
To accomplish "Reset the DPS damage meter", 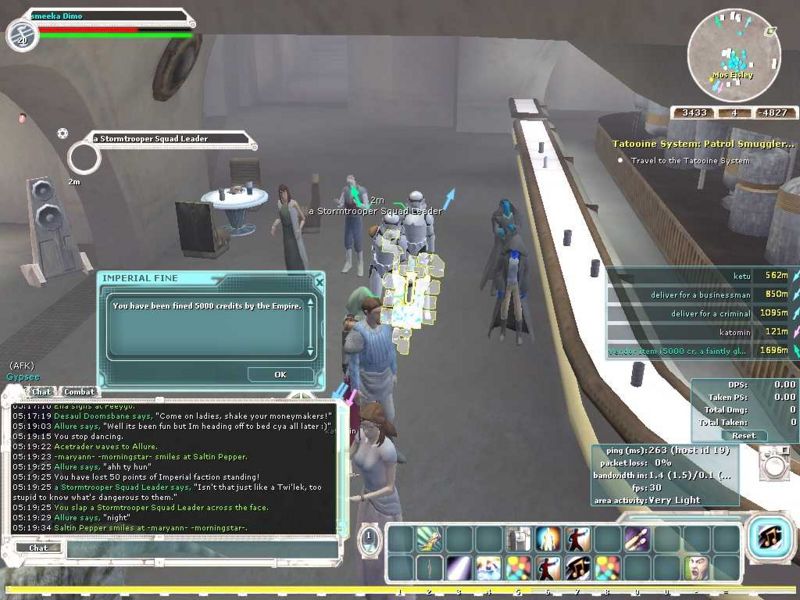I will pos(743,436).
